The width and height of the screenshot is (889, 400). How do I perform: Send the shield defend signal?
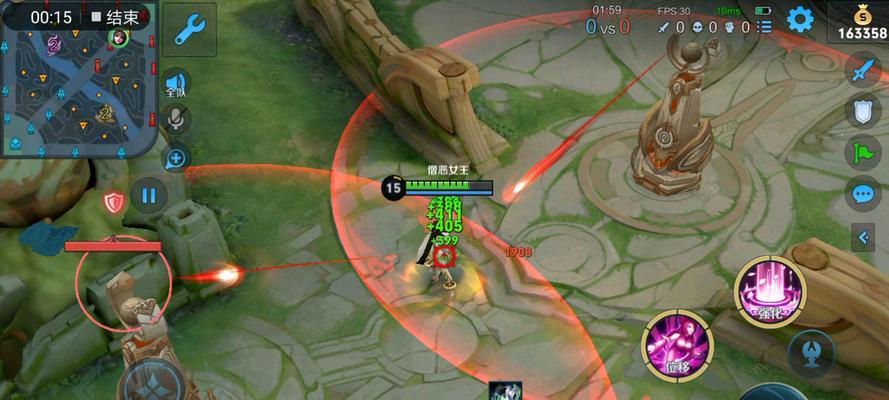pyautogui.click(x=862, y=111)
